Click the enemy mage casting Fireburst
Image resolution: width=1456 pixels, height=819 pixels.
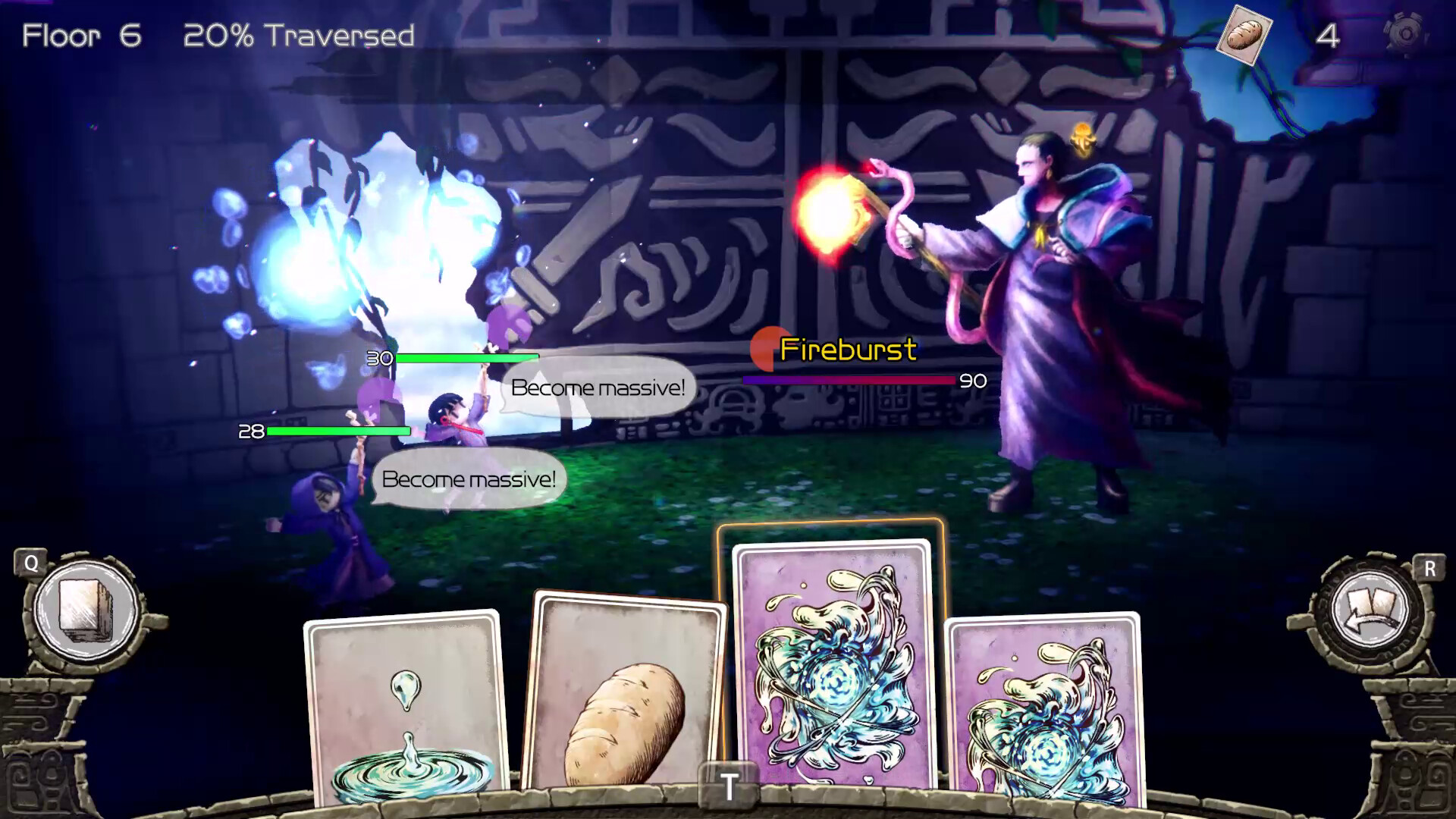coord(1046,303)
